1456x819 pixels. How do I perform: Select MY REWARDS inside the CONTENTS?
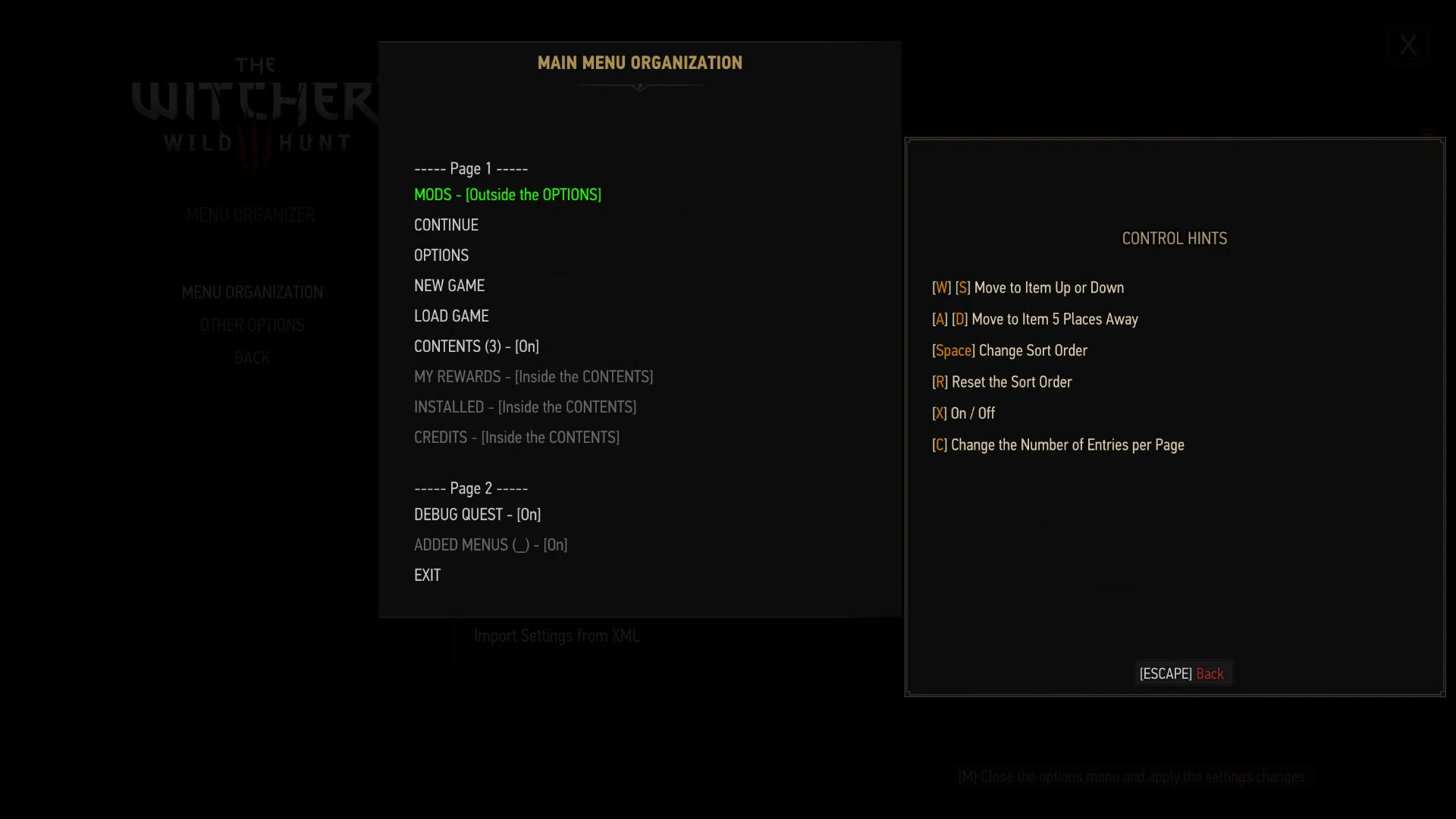(x=533, y=376)
